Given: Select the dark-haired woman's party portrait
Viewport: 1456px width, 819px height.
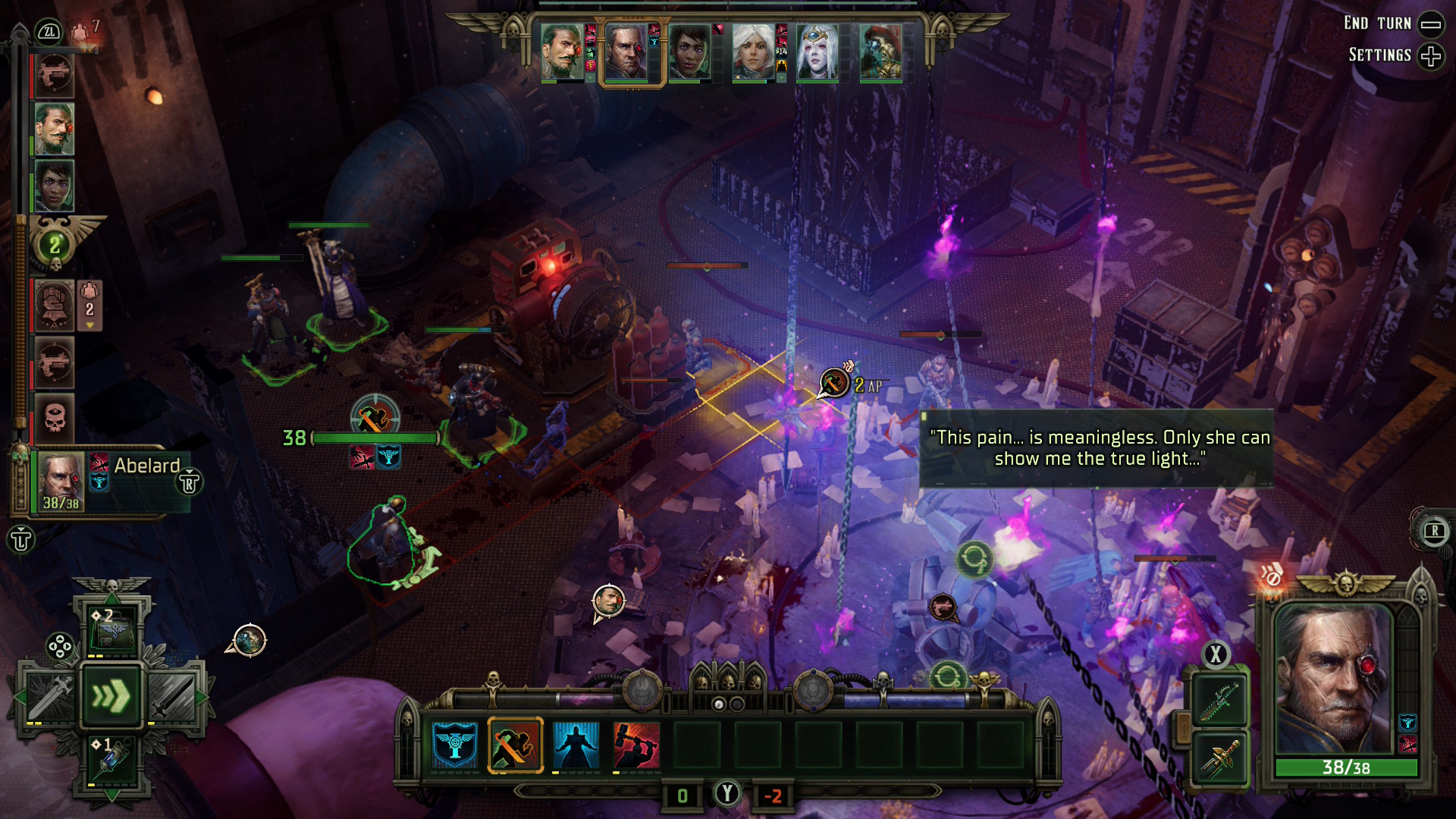Looking at the screenshot, I should click(x=689, y=51).
